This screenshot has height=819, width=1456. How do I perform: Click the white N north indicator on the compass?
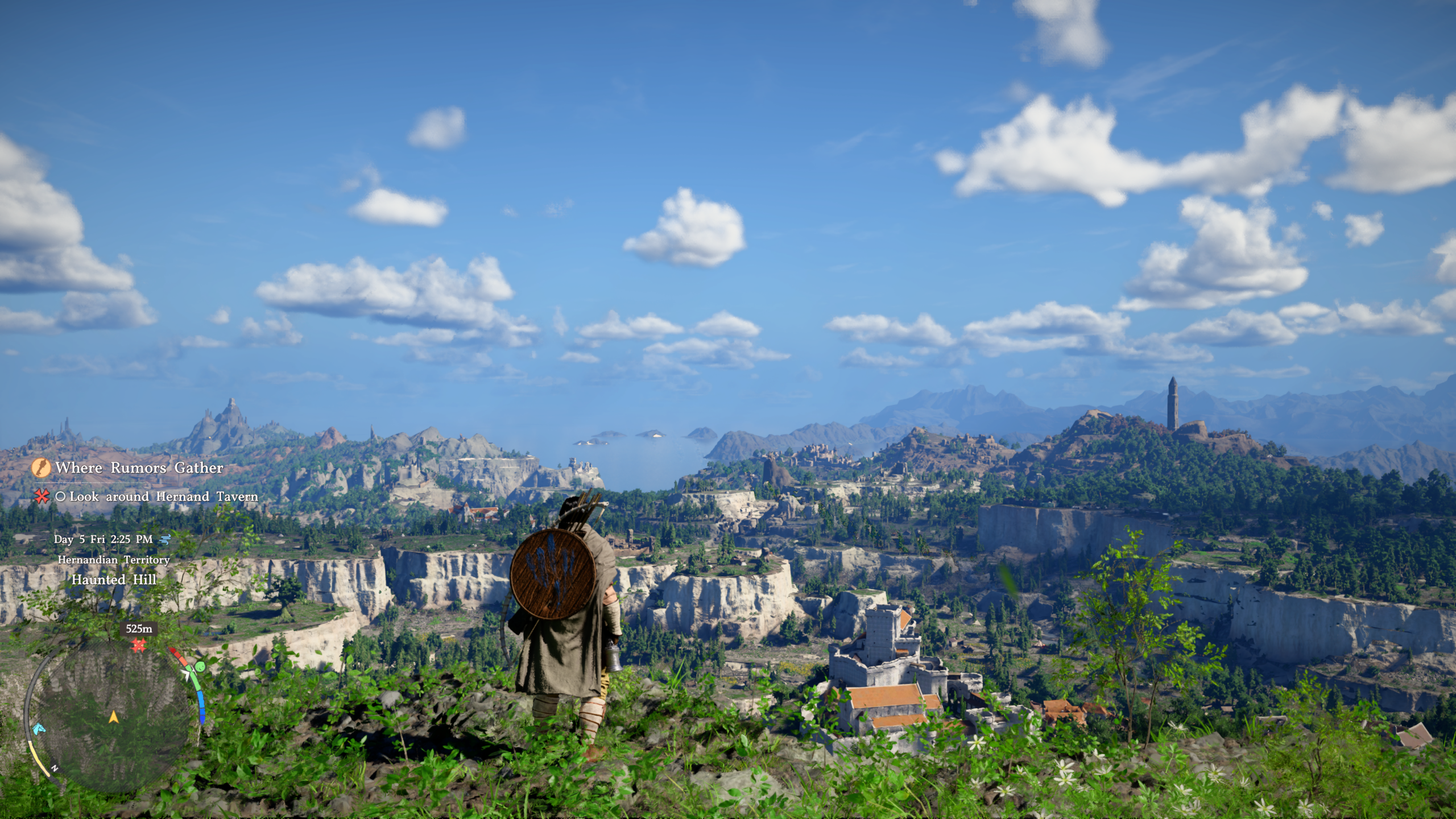click(54, 767)
